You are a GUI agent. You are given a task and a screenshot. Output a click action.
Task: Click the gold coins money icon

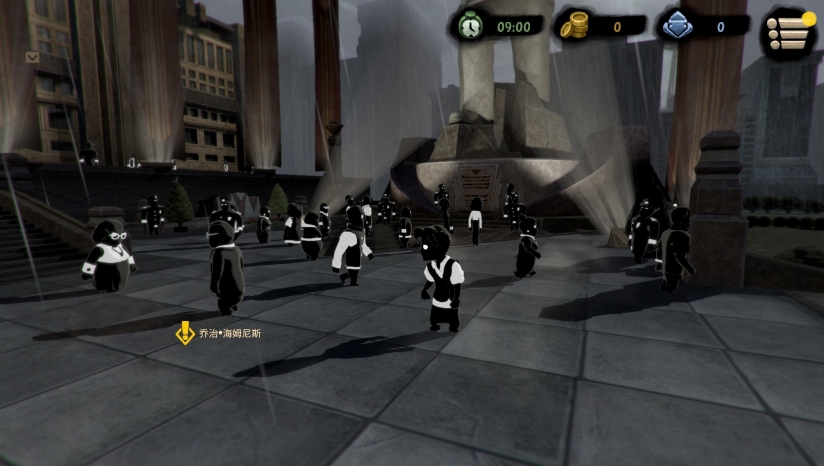click(x=573, y=26)
